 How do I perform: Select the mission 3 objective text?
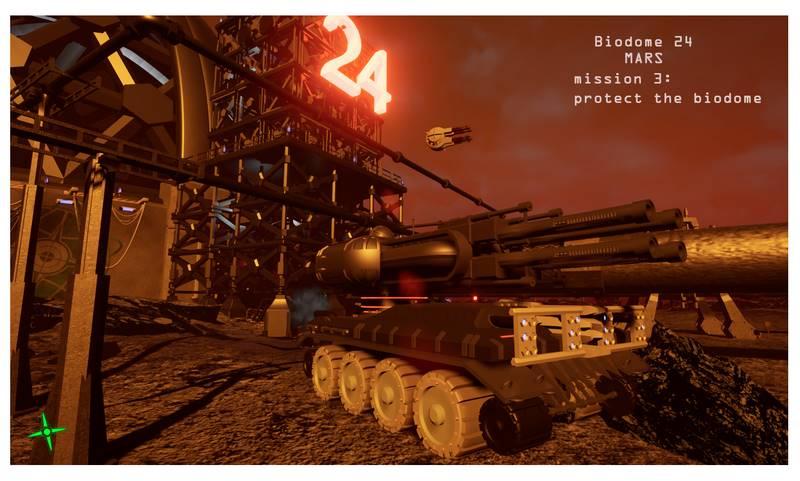pyautogui.click(x=667, y=88)
